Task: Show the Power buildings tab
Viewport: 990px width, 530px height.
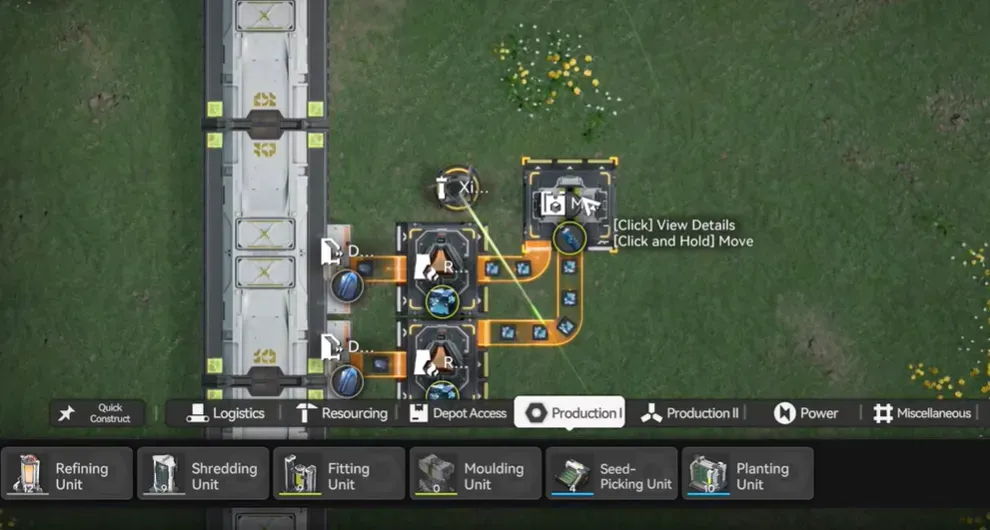Action: click(806, 413)
